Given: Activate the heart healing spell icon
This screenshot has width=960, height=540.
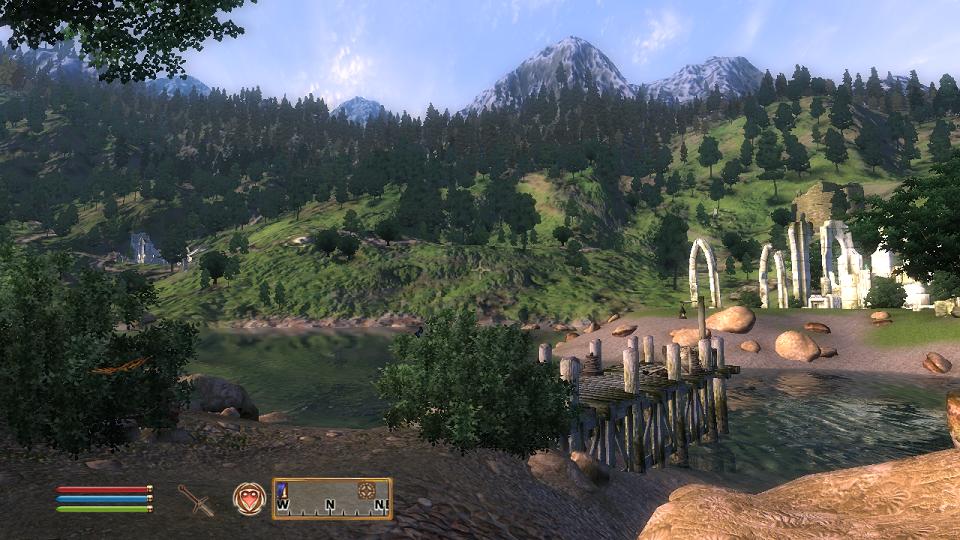Looking at the screenshot, I should click(248, 498).
